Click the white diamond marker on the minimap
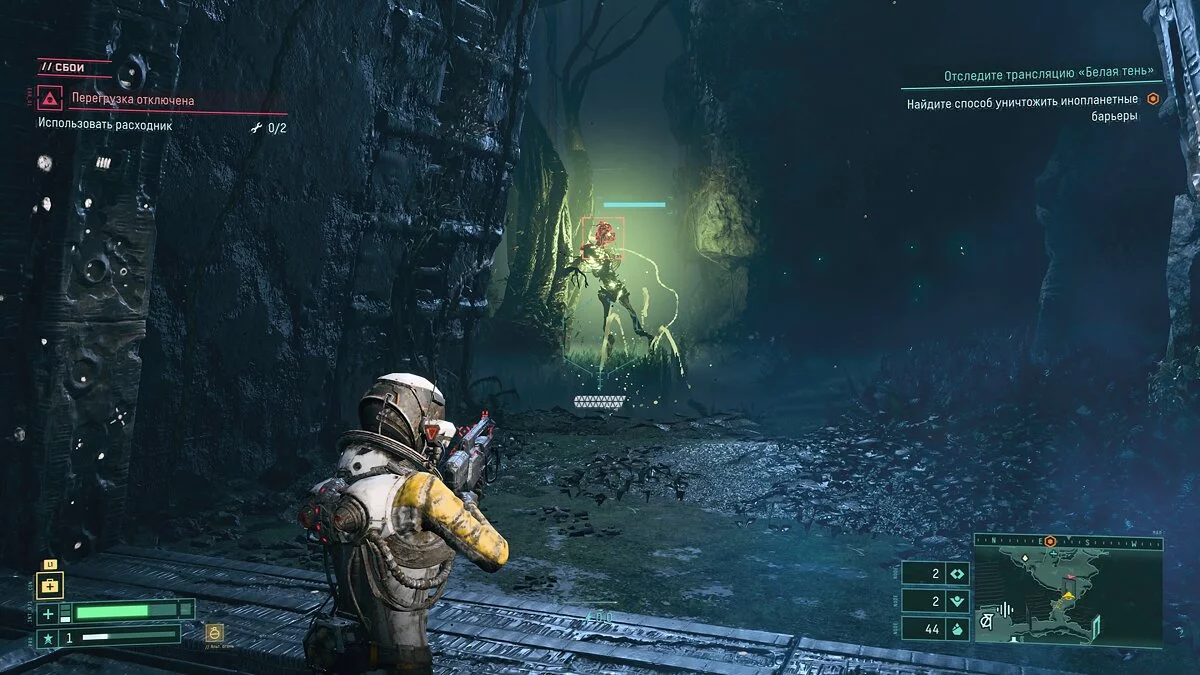The image size is (1200, 675). 1023,556
